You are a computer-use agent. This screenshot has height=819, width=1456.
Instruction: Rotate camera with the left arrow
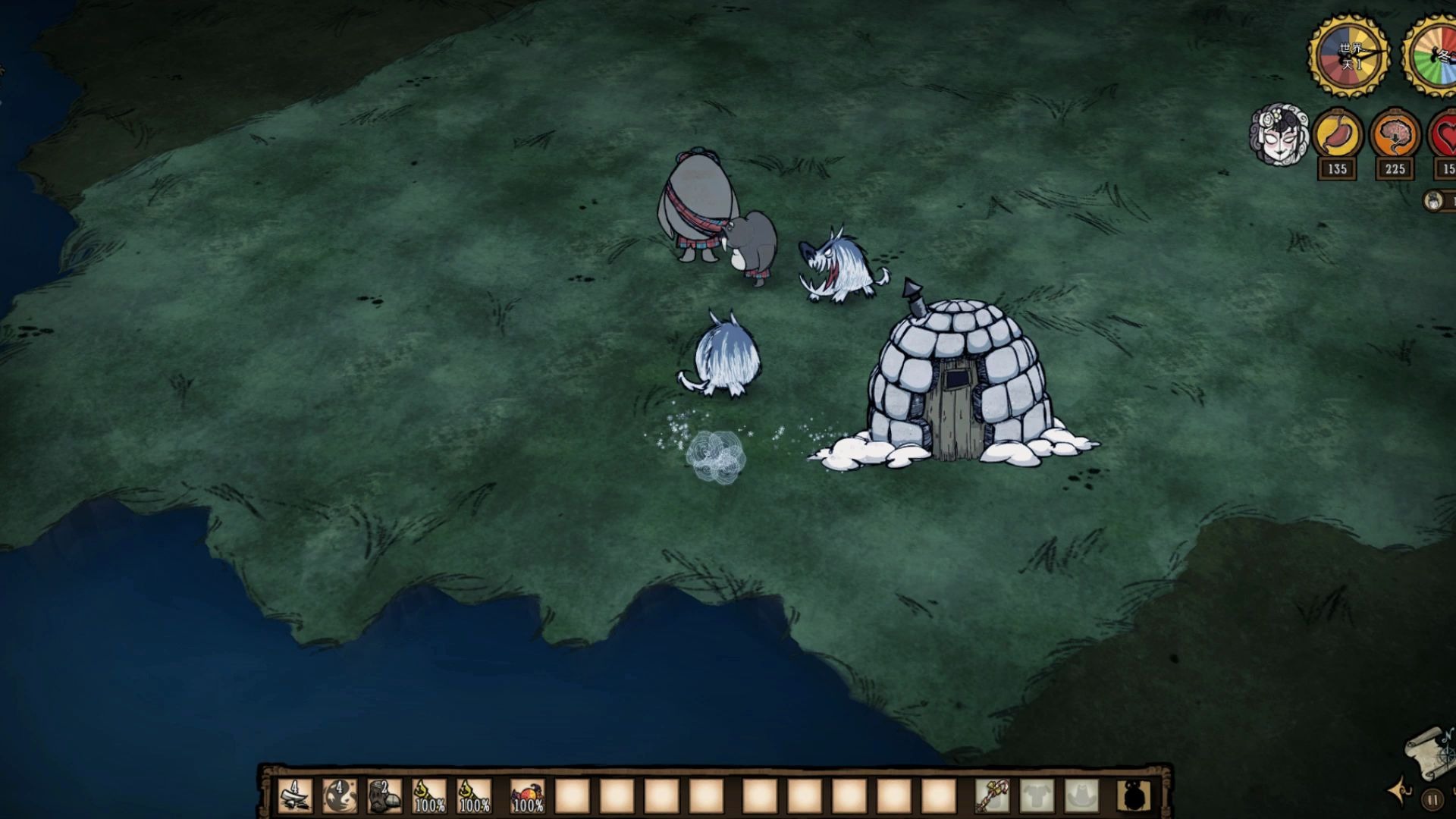1399,792
